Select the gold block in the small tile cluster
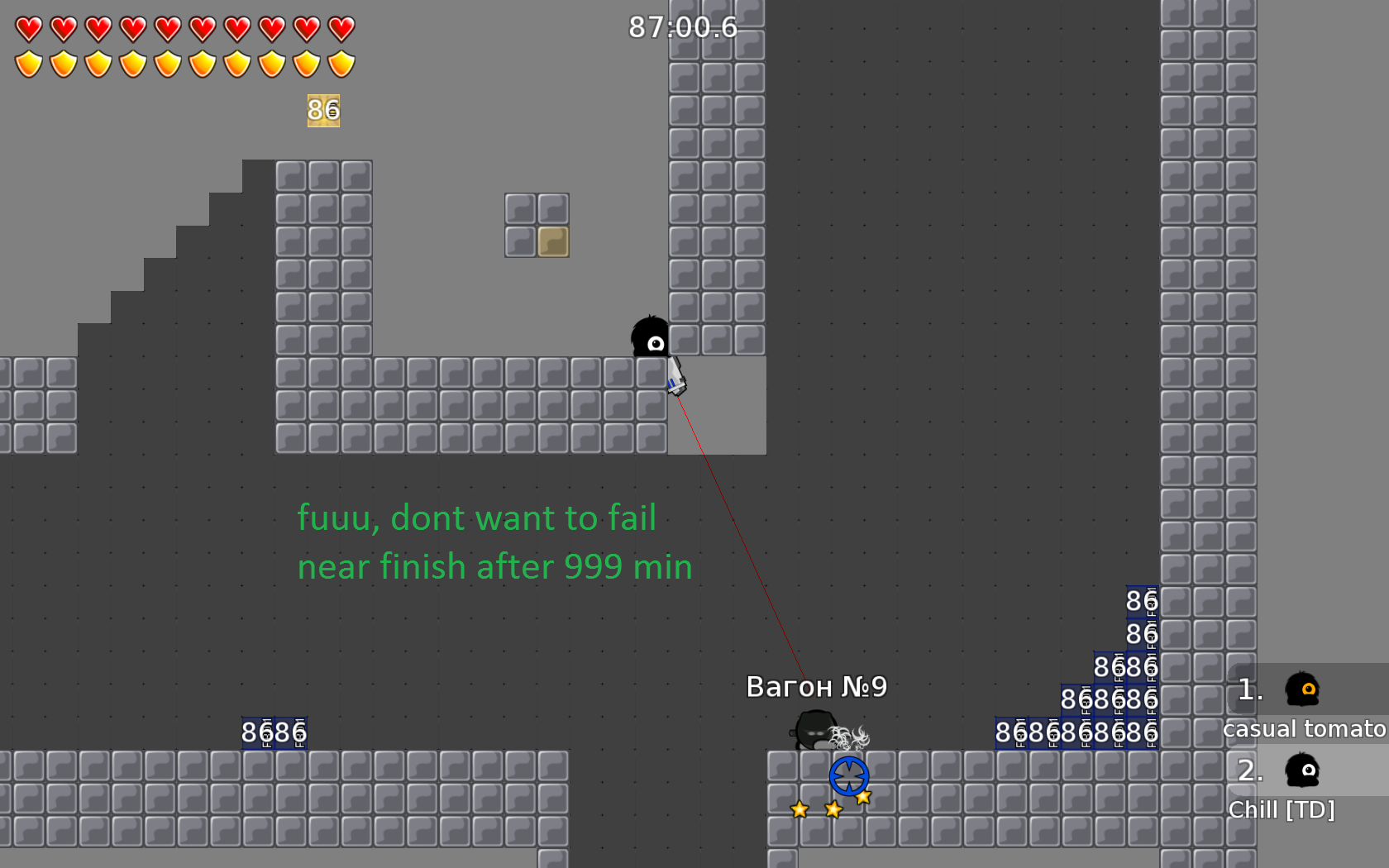Screen dimensions: 1389x868 (552, 241)
